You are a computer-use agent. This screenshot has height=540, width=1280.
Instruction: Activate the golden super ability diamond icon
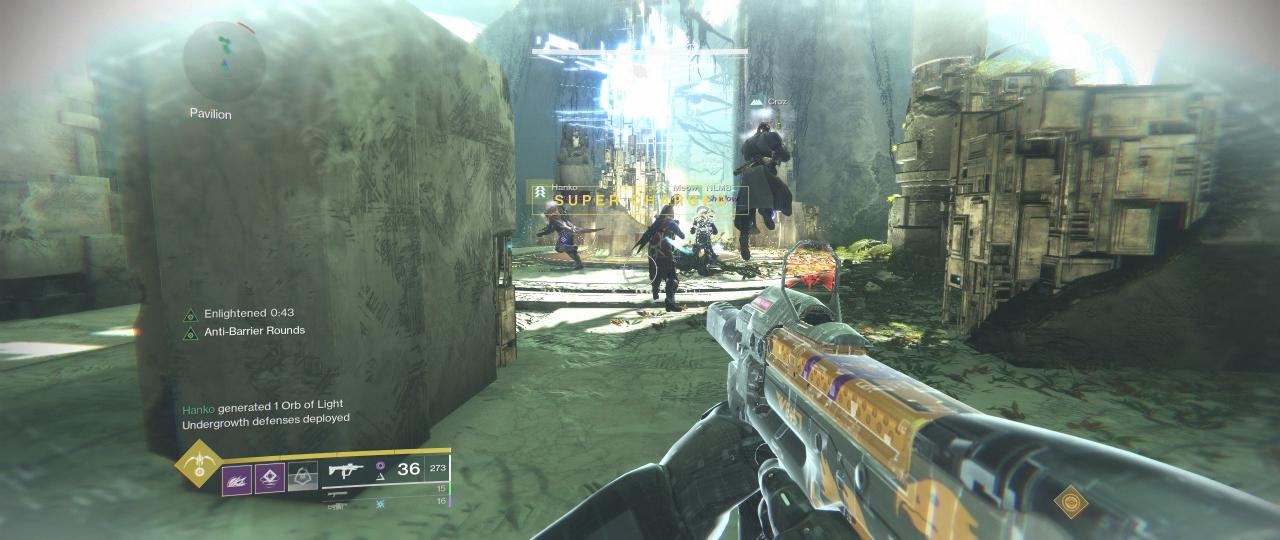(198, 464)
